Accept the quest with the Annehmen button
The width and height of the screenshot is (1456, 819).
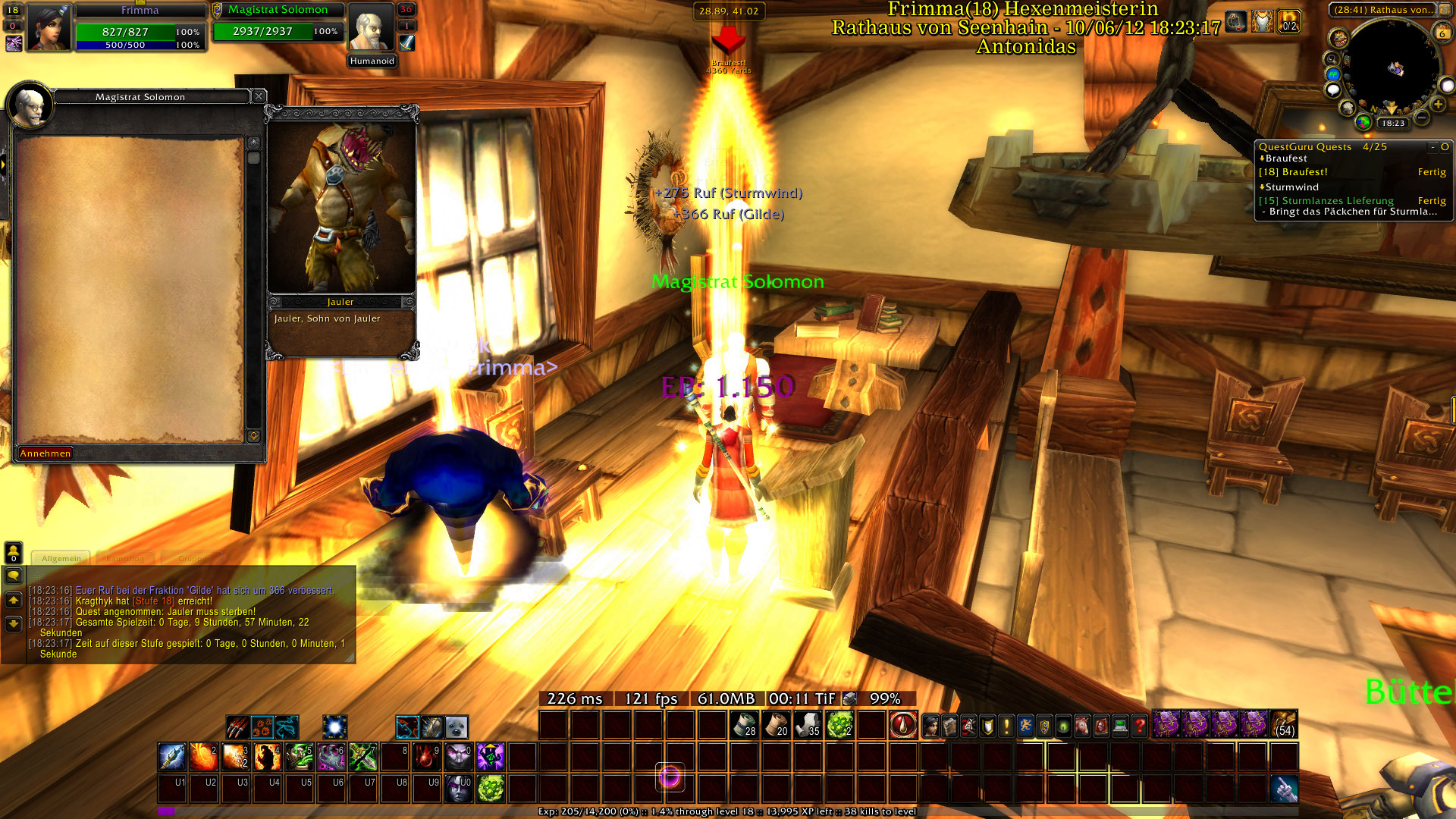tap(45, 453)
